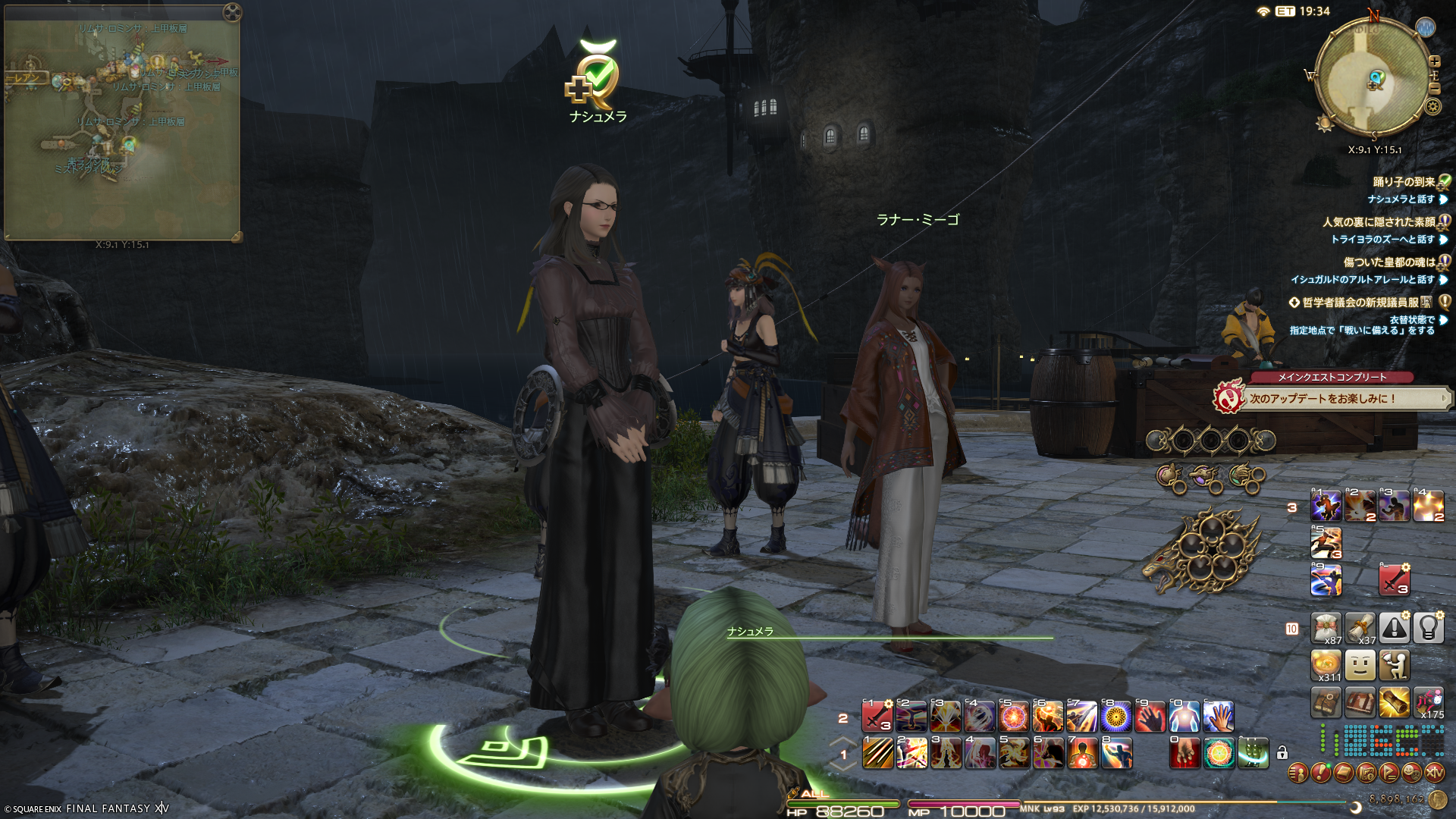Click the minimap's zoom-in plus button

(x=1434, y=61)
